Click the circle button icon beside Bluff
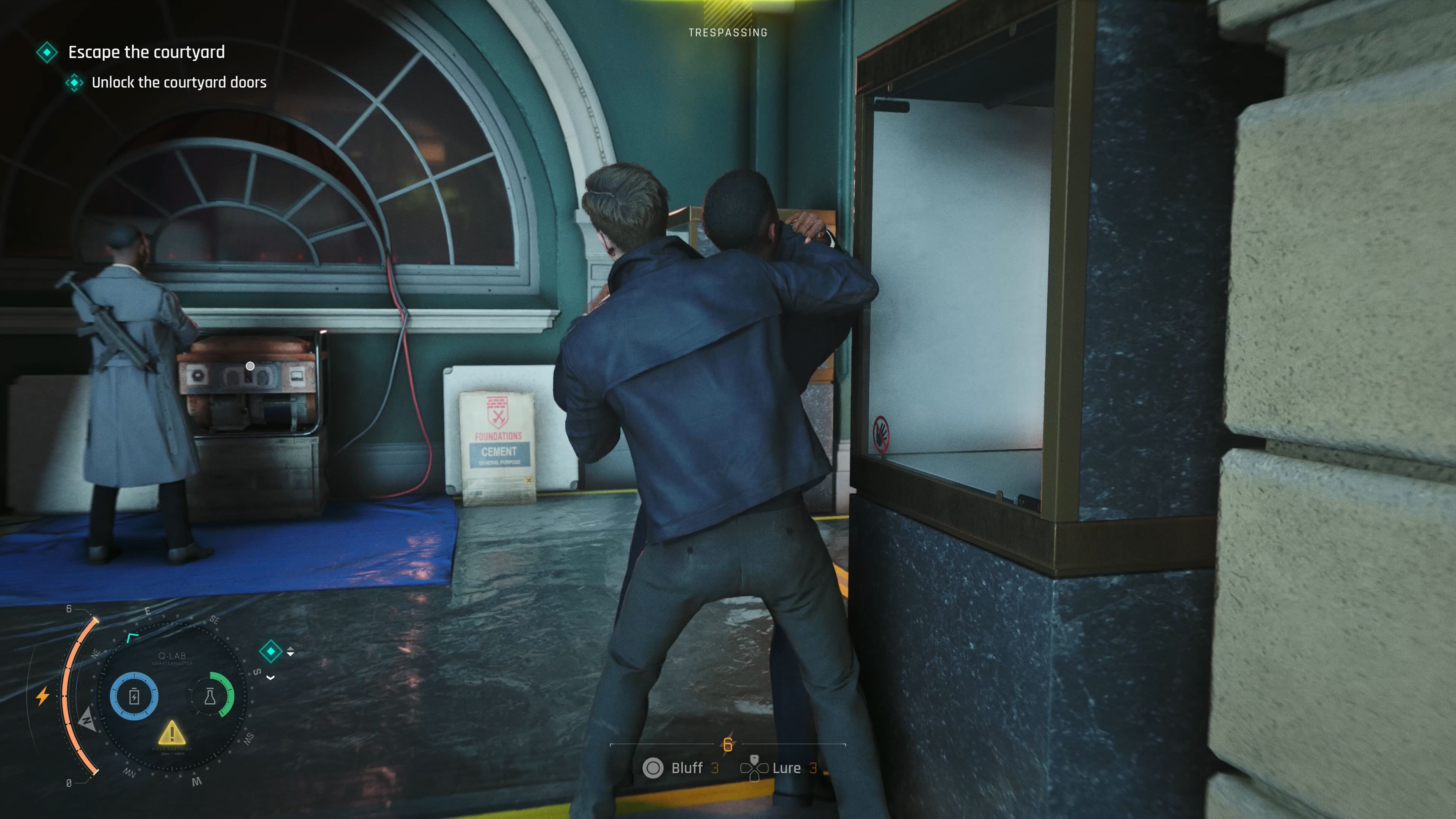This screenshot has width=1456, height=819. point(653,770)
